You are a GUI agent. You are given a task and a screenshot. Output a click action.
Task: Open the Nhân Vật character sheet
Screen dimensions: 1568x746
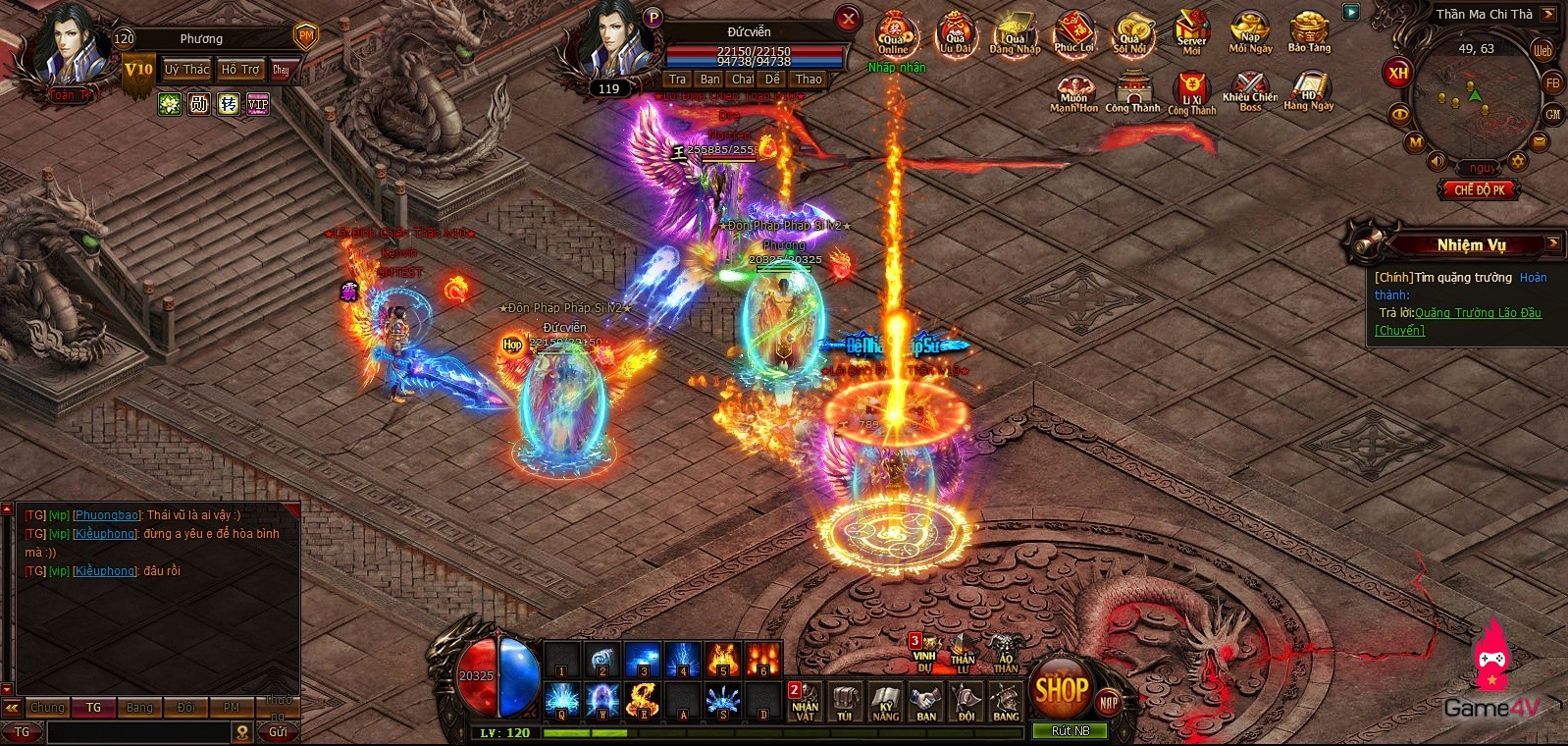(x=806, y=703)
